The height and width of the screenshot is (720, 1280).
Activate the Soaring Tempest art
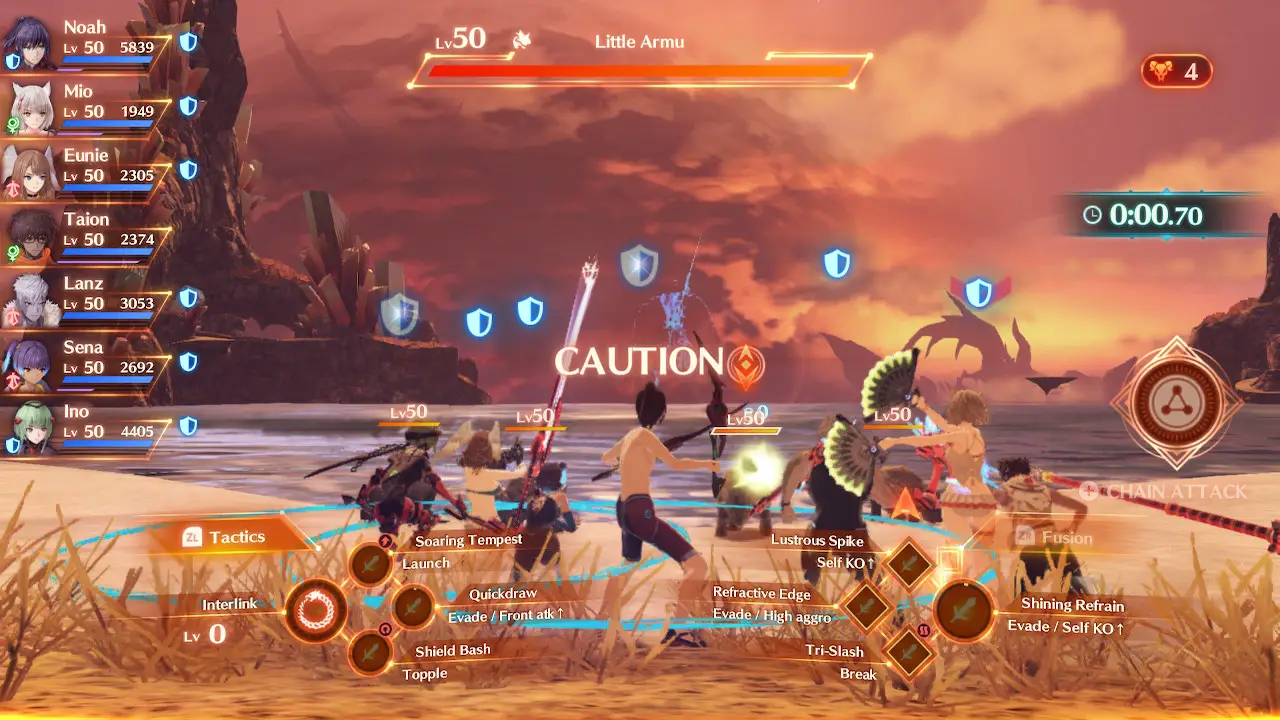(371, 565)
